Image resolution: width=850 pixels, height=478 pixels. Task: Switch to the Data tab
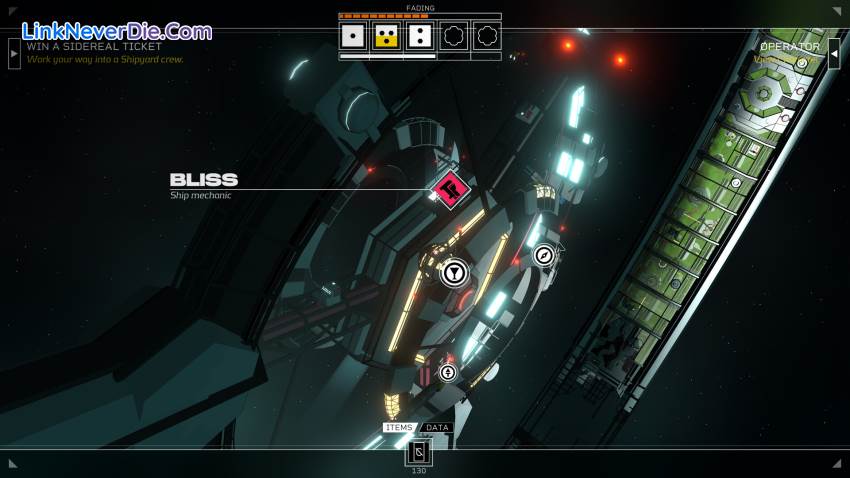[x=437, y=428]
